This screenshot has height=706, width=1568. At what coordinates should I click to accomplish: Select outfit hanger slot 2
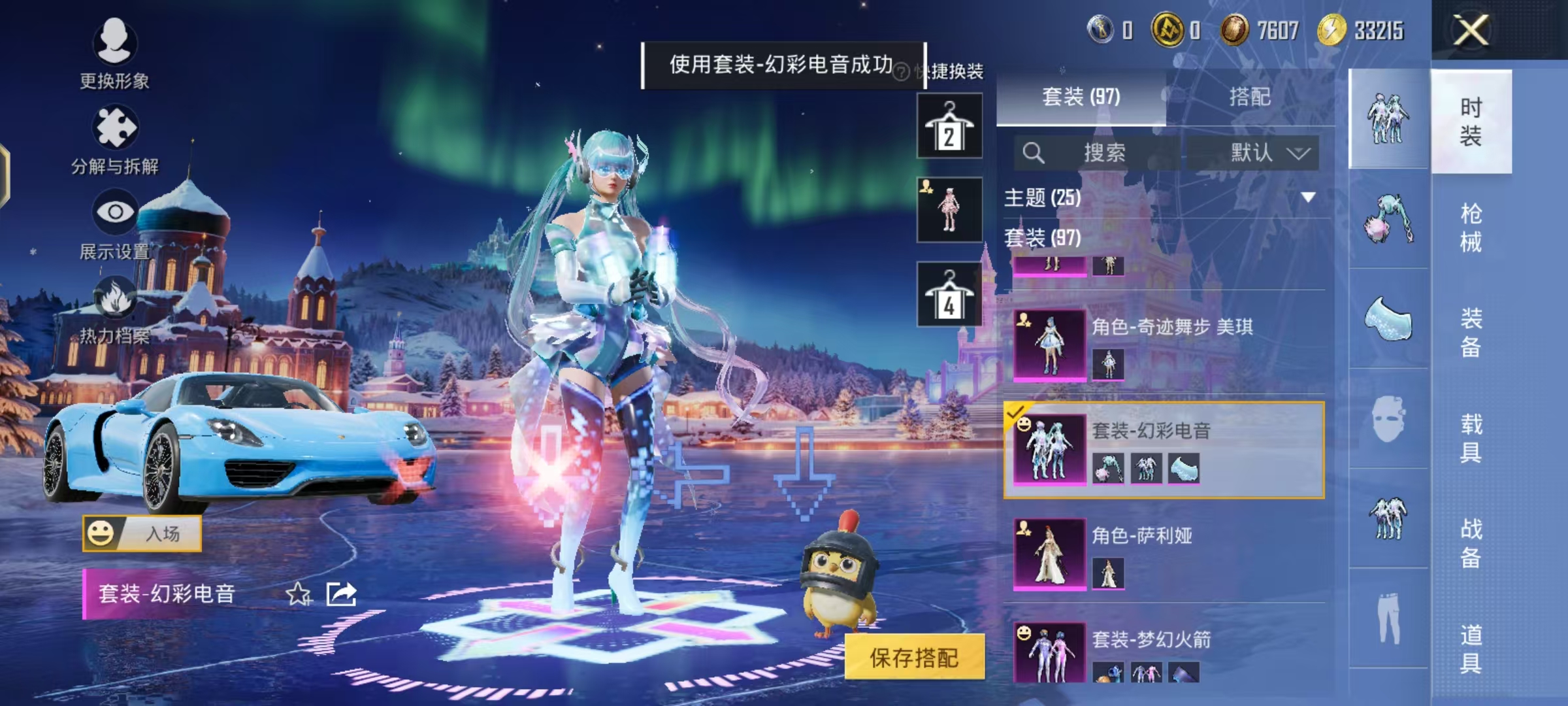pos(948,126)
